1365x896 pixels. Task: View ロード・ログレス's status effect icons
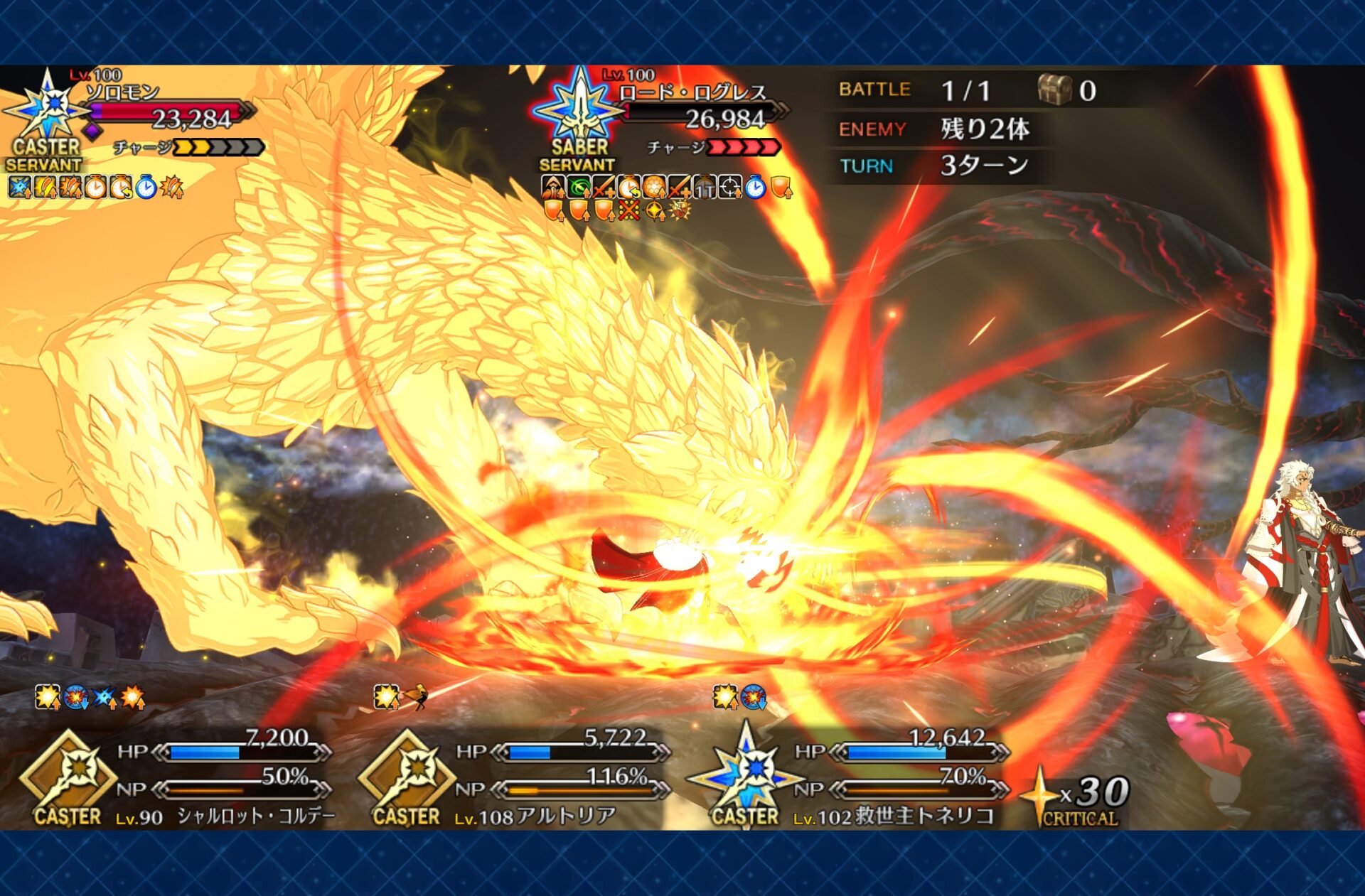click(666, 198)
